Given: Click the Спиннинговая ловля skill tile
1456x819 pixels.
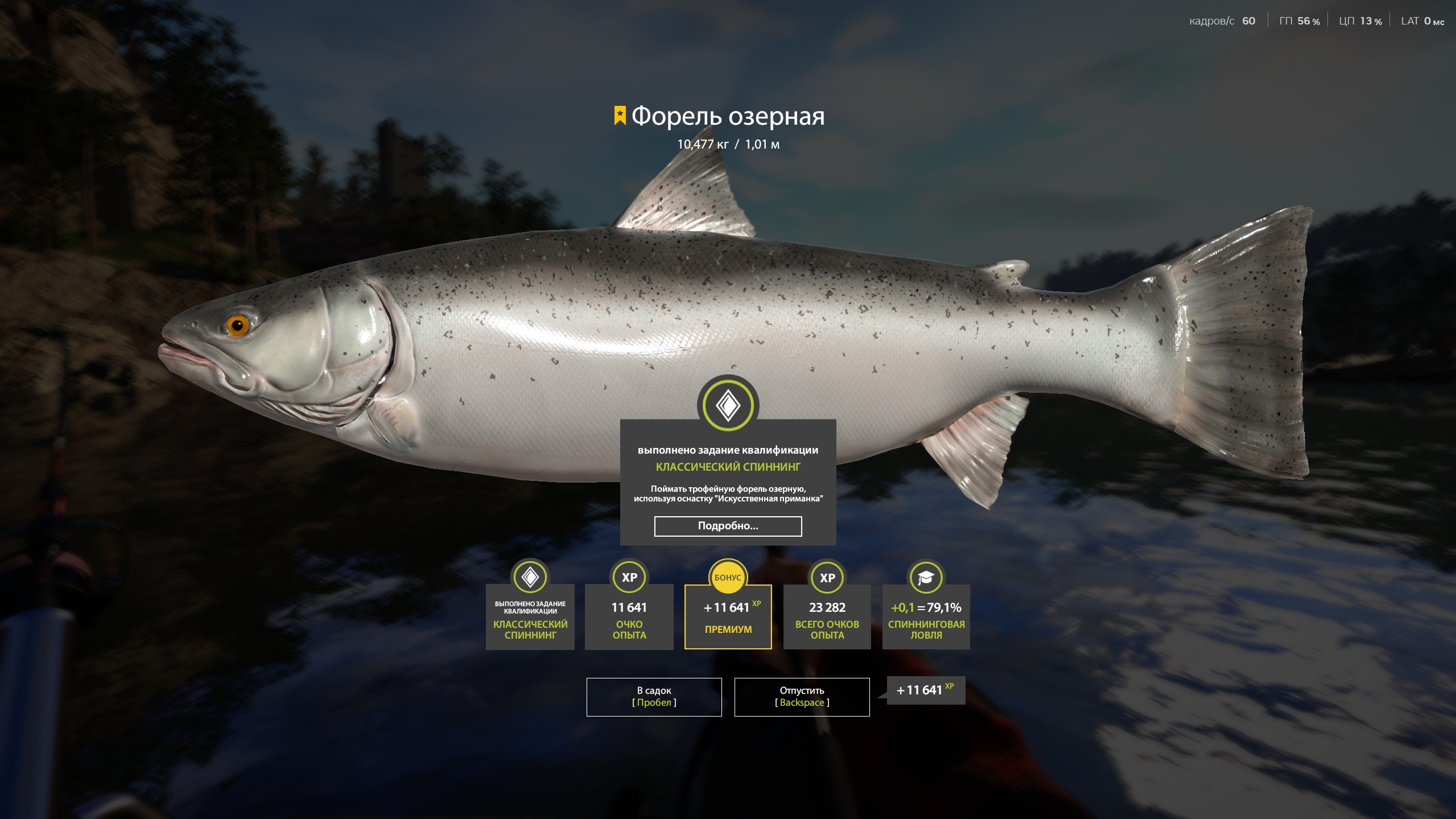Looking at the screenshot, I should pos(926,617).
